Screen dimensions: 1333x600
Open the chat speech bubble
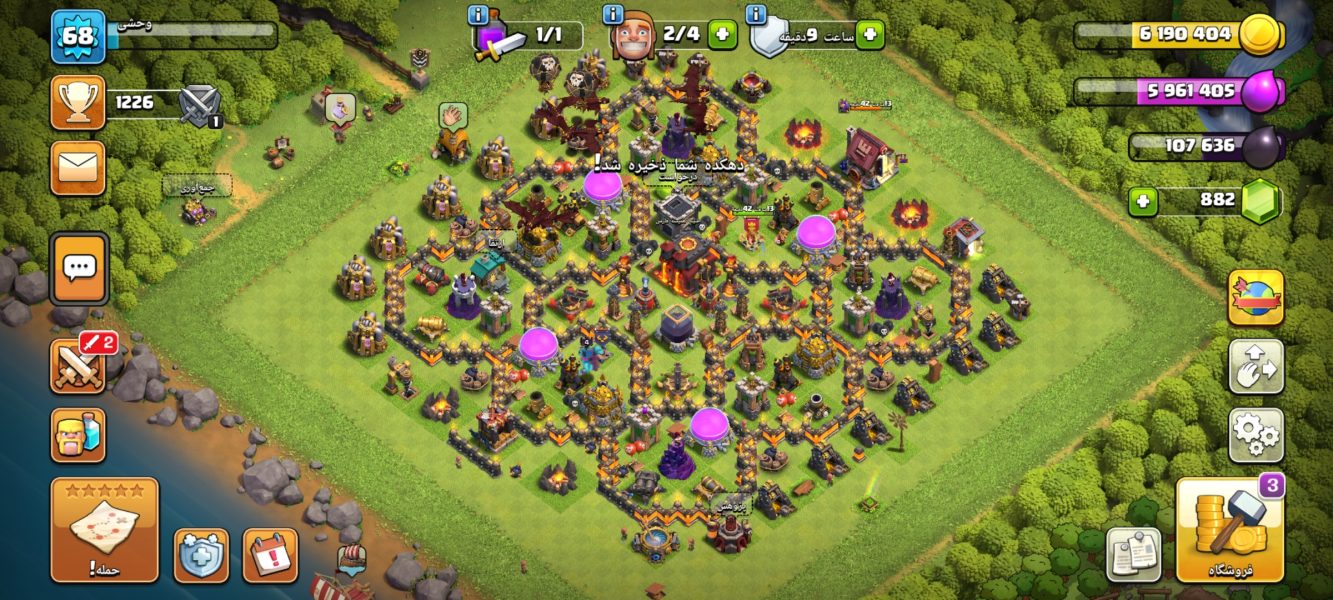click(79, 268)
